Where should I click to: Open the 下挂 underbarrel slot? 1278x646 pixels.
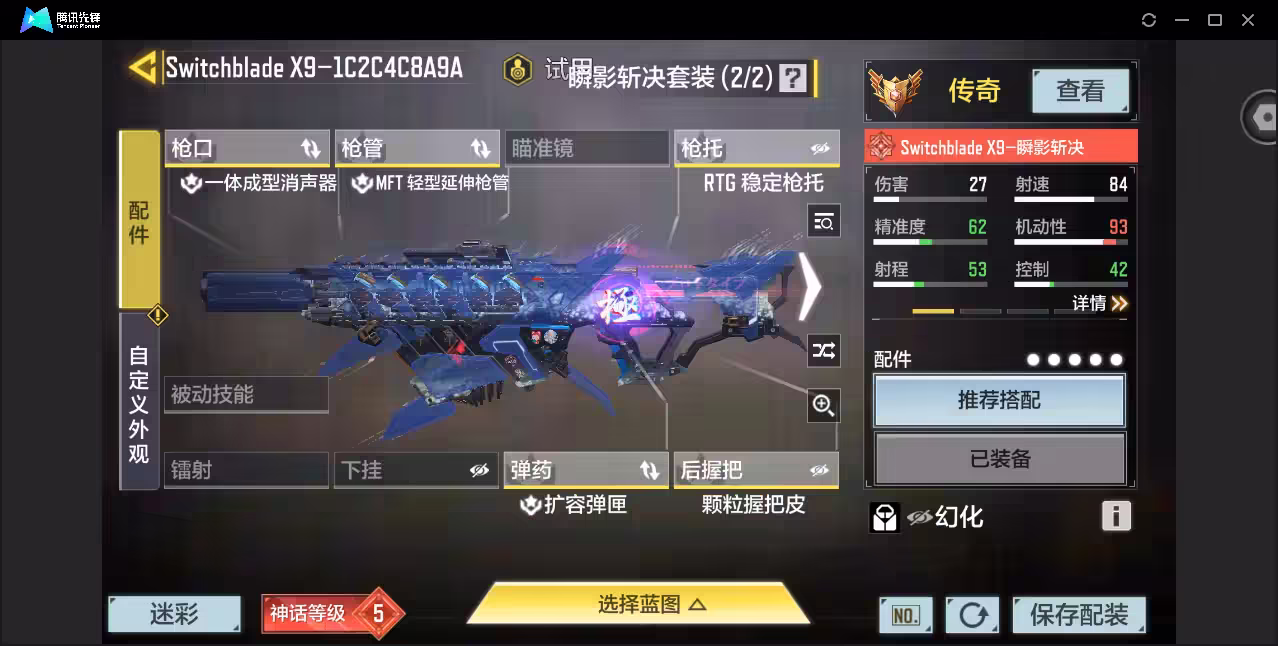416,470
